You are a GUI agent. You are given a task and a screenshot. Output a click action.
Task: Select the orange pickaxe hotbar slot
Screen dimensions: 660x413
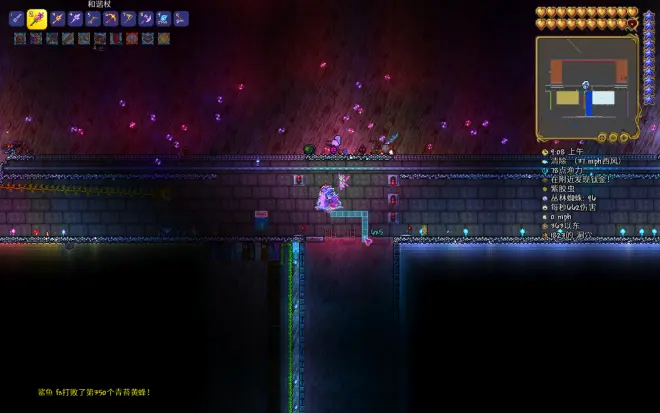[x=111, y=18]
